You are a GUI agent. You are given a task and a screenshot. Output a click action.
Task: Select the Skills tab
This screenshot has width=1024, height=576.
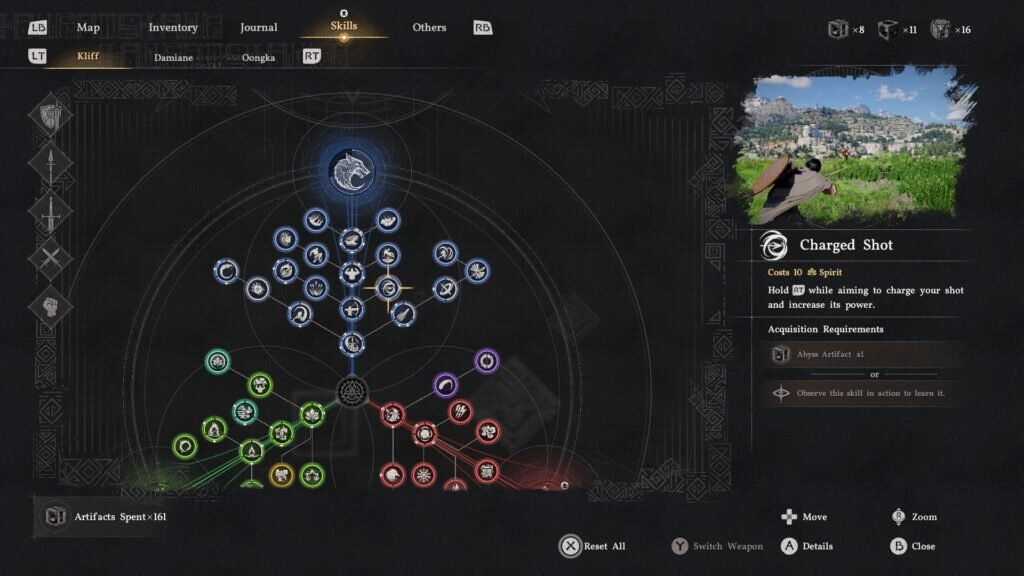click(x=343, y=26)
